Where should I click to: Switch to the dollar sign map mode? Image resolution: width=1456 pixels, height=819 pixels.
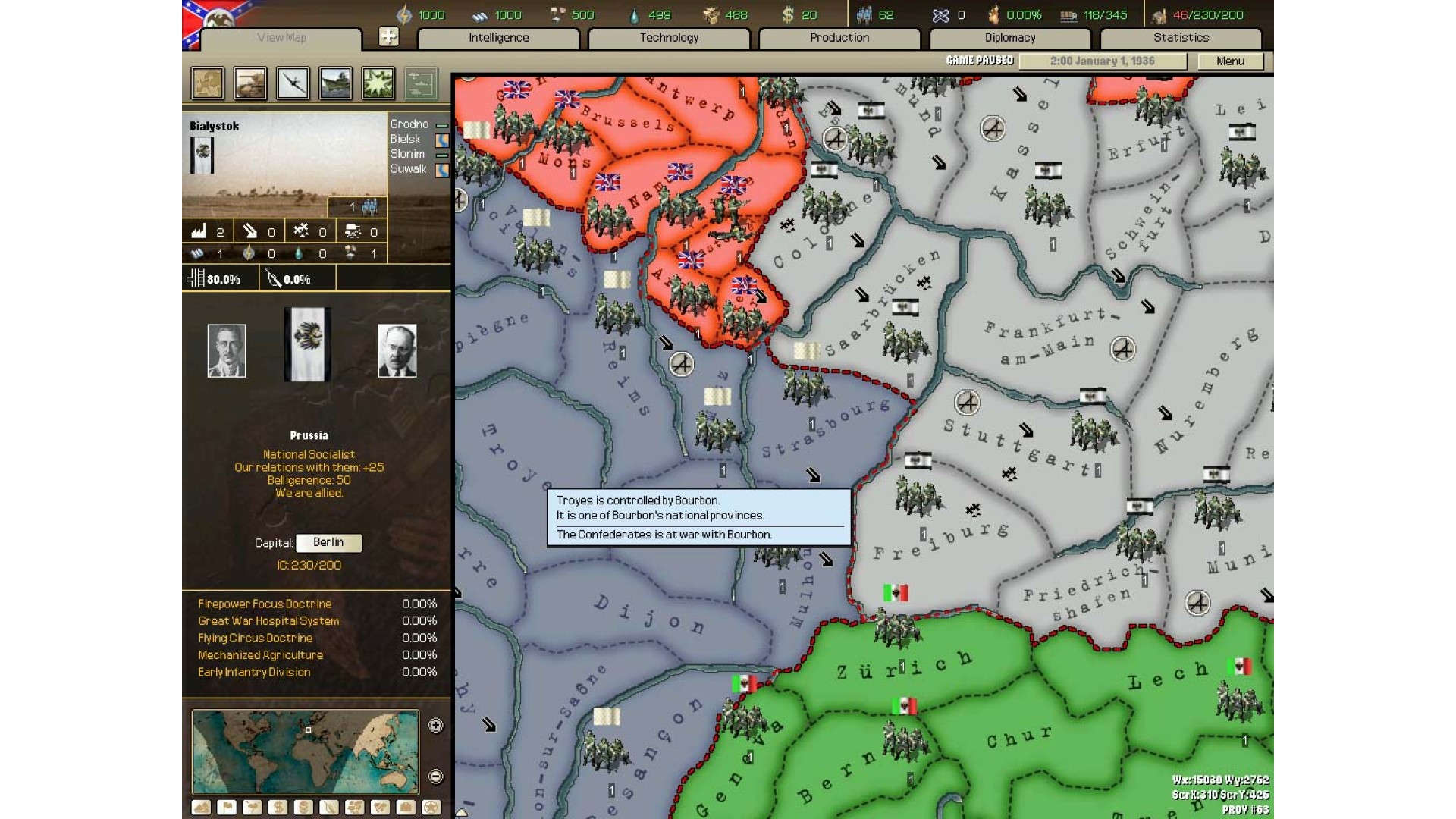[x=278, y=808]
